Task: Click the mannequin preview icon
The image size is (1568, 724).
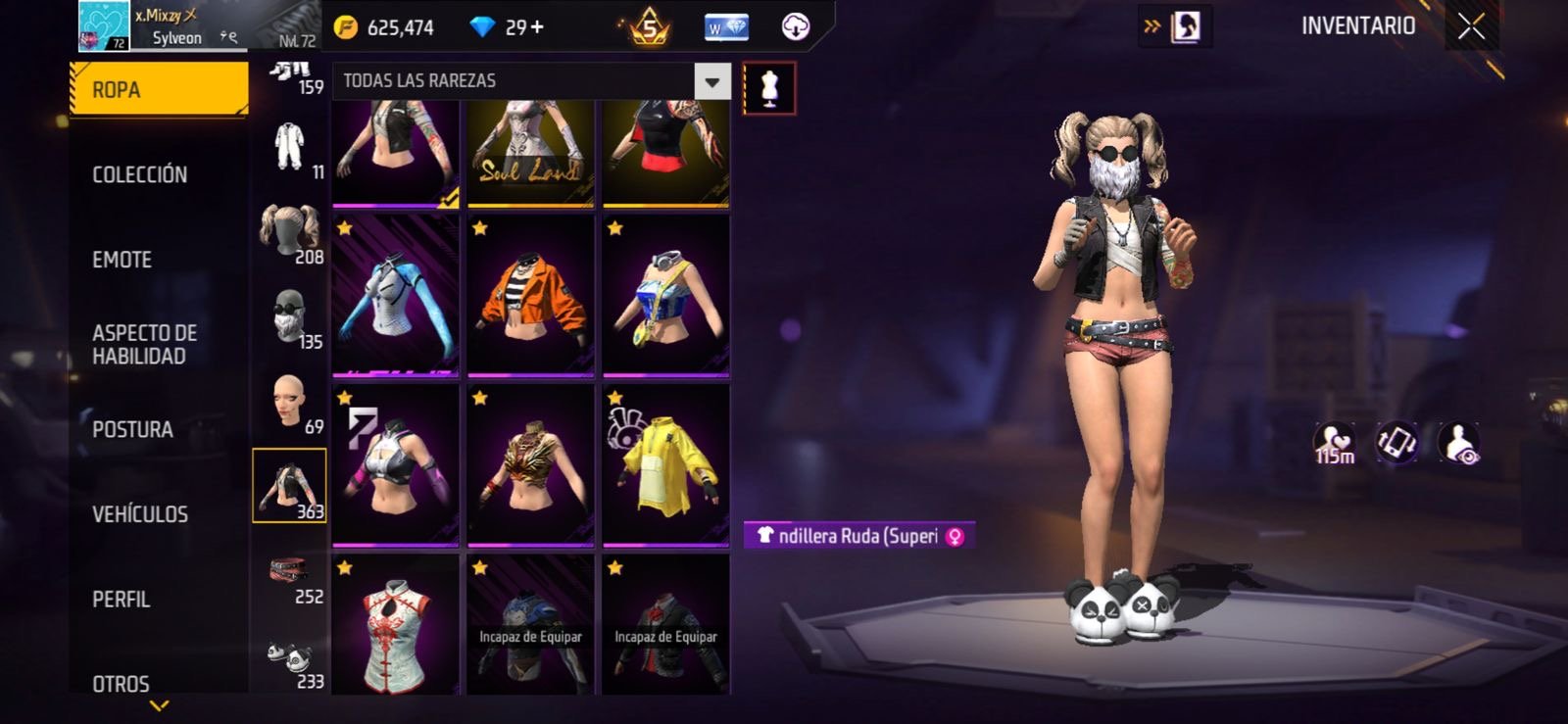Action: [x=769, y=88]
